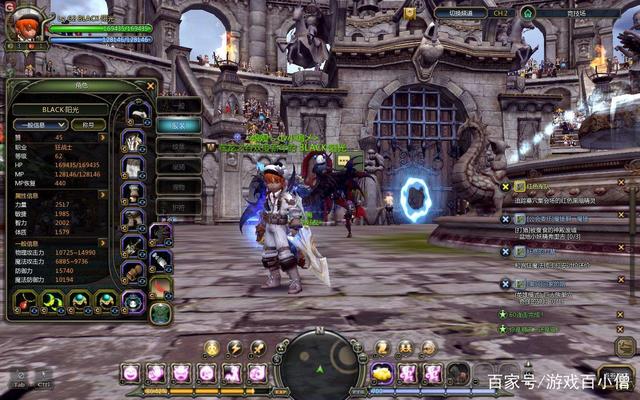
Task: Open the 一般信息 dropdown
Action: (40, 125)
